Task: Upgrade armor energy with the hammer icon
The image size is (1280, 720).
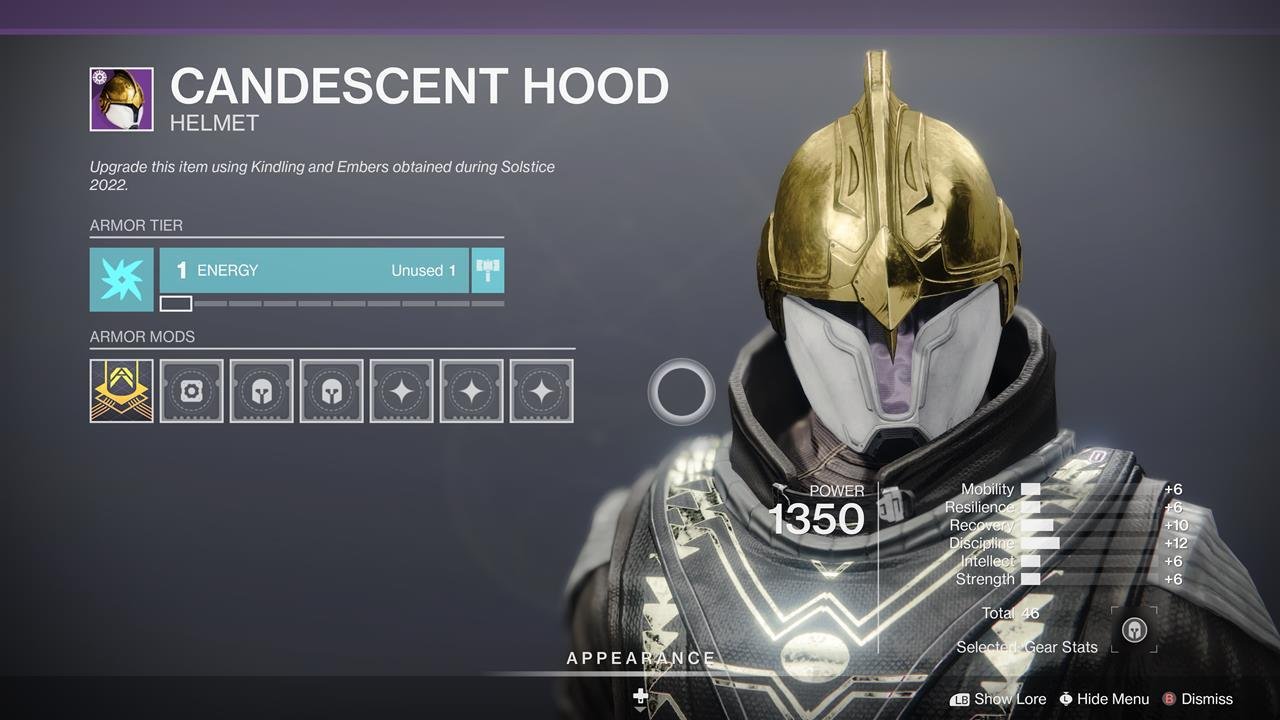Action: [x=487, y=271]
